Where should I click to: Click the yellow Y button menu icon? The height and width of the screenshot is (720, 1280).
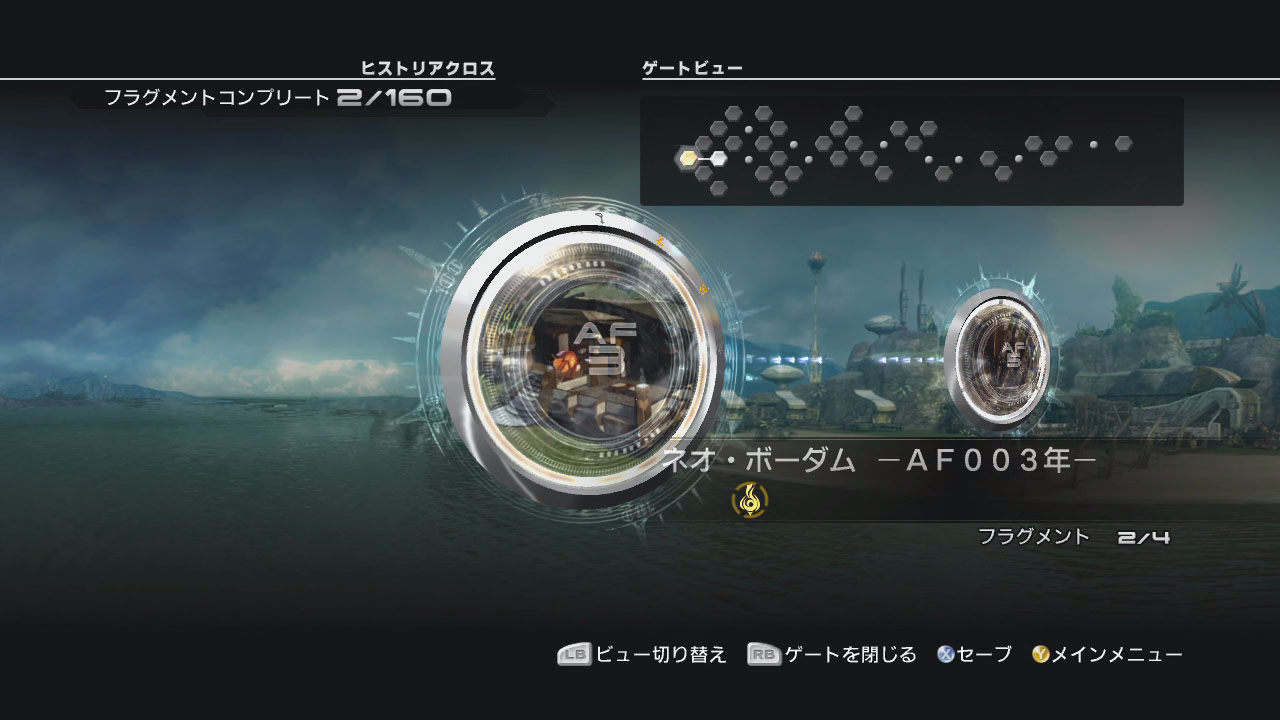1040,655
